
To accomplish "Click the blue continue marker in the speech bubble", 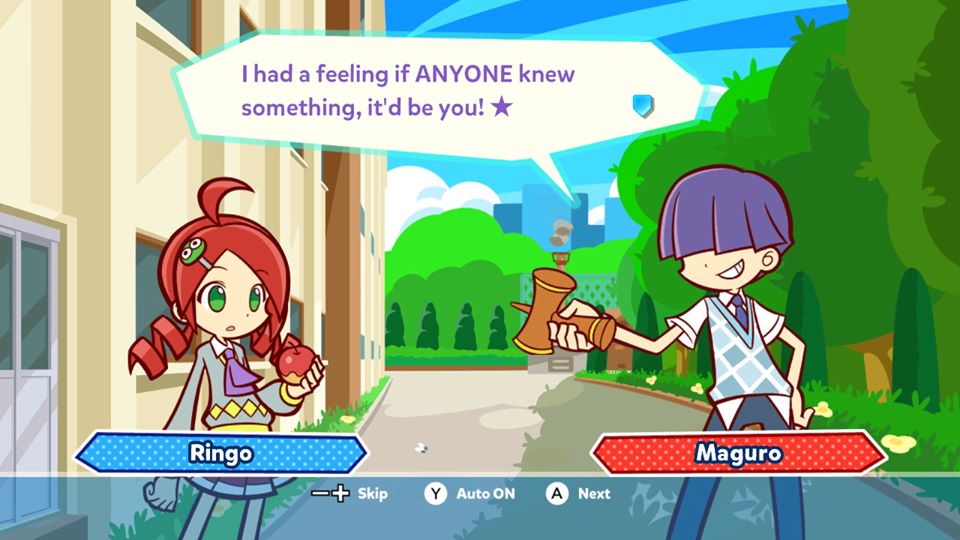I will tap(642, 104).
